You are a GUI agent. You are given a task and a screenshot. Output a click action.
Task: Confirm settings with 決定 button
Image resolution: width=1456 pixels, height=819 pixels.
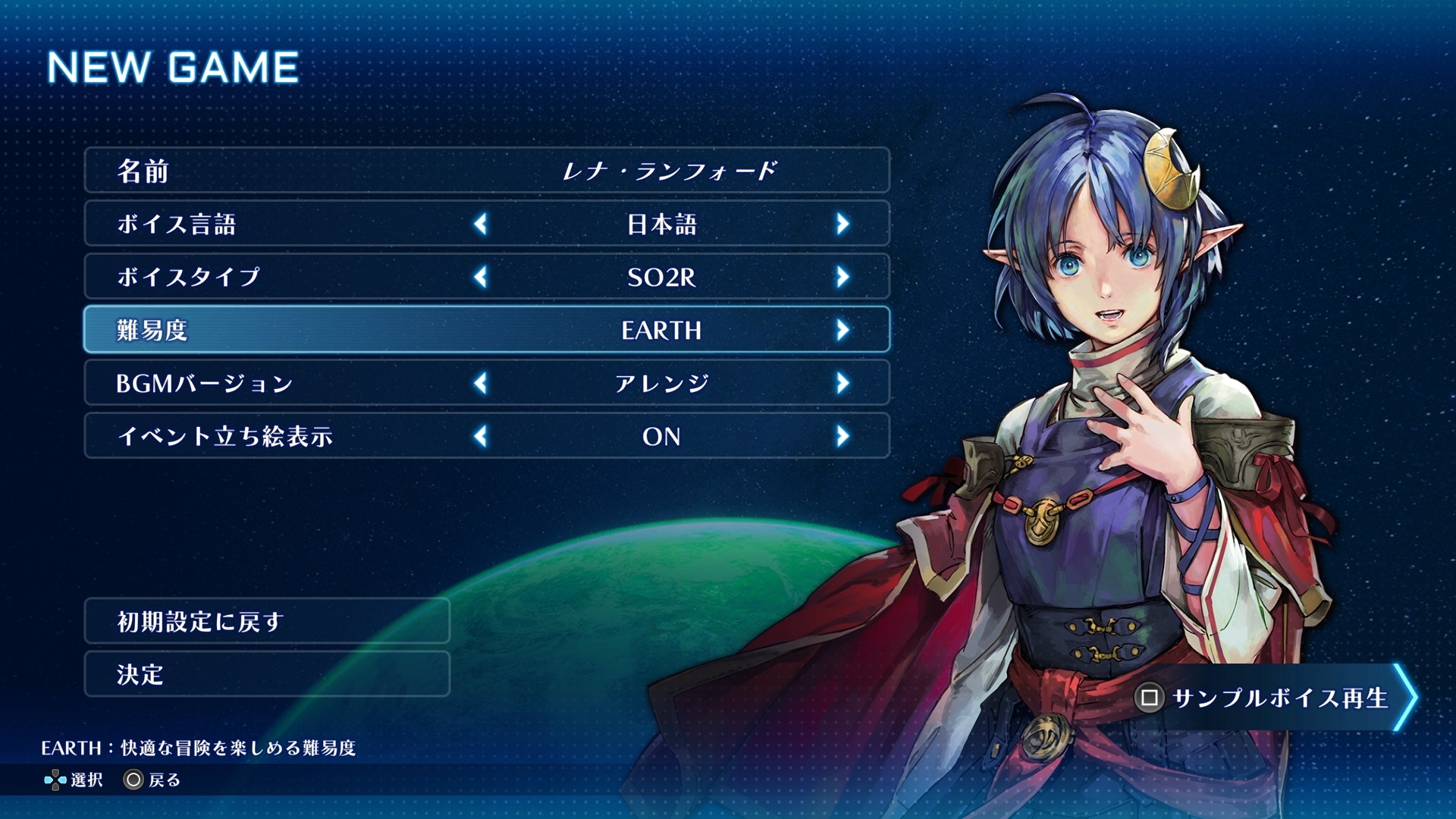[267, 674]
